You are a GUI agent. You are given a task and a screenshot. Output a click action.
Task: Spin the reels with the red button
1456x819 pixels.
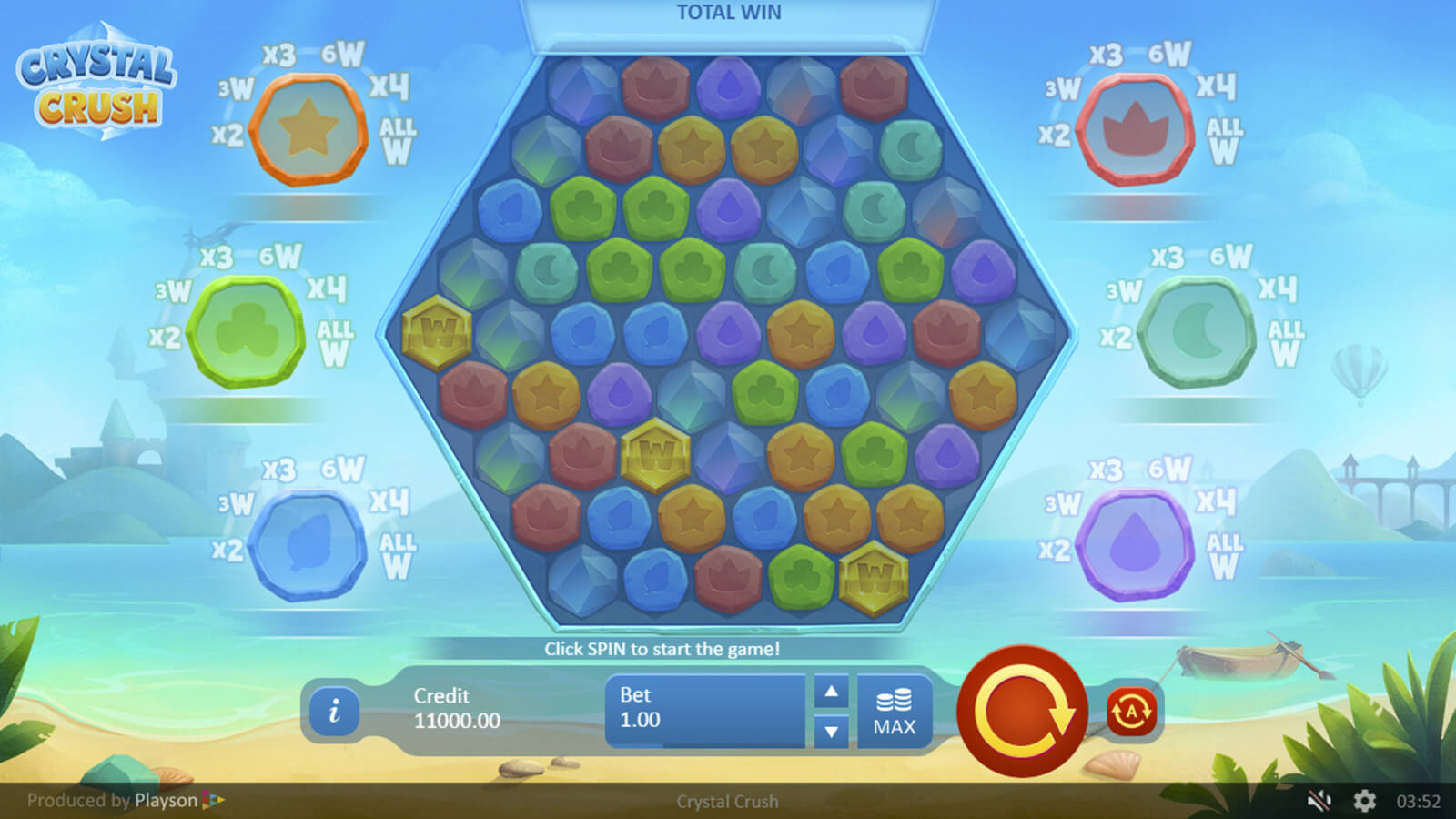click(1021, 712)
